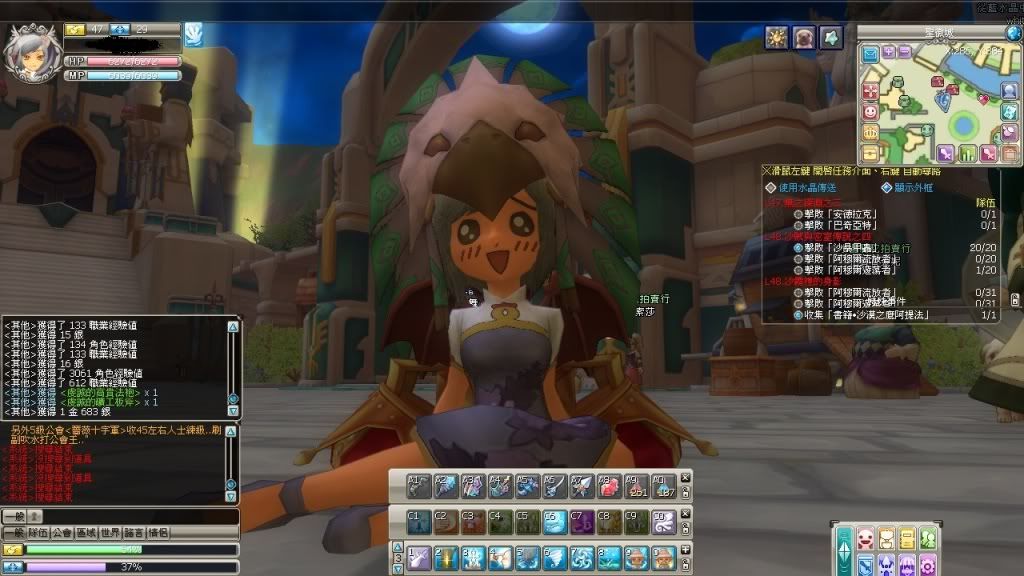Activate the purple C7 skill
1024x576 pixels.
pos(581,522)
